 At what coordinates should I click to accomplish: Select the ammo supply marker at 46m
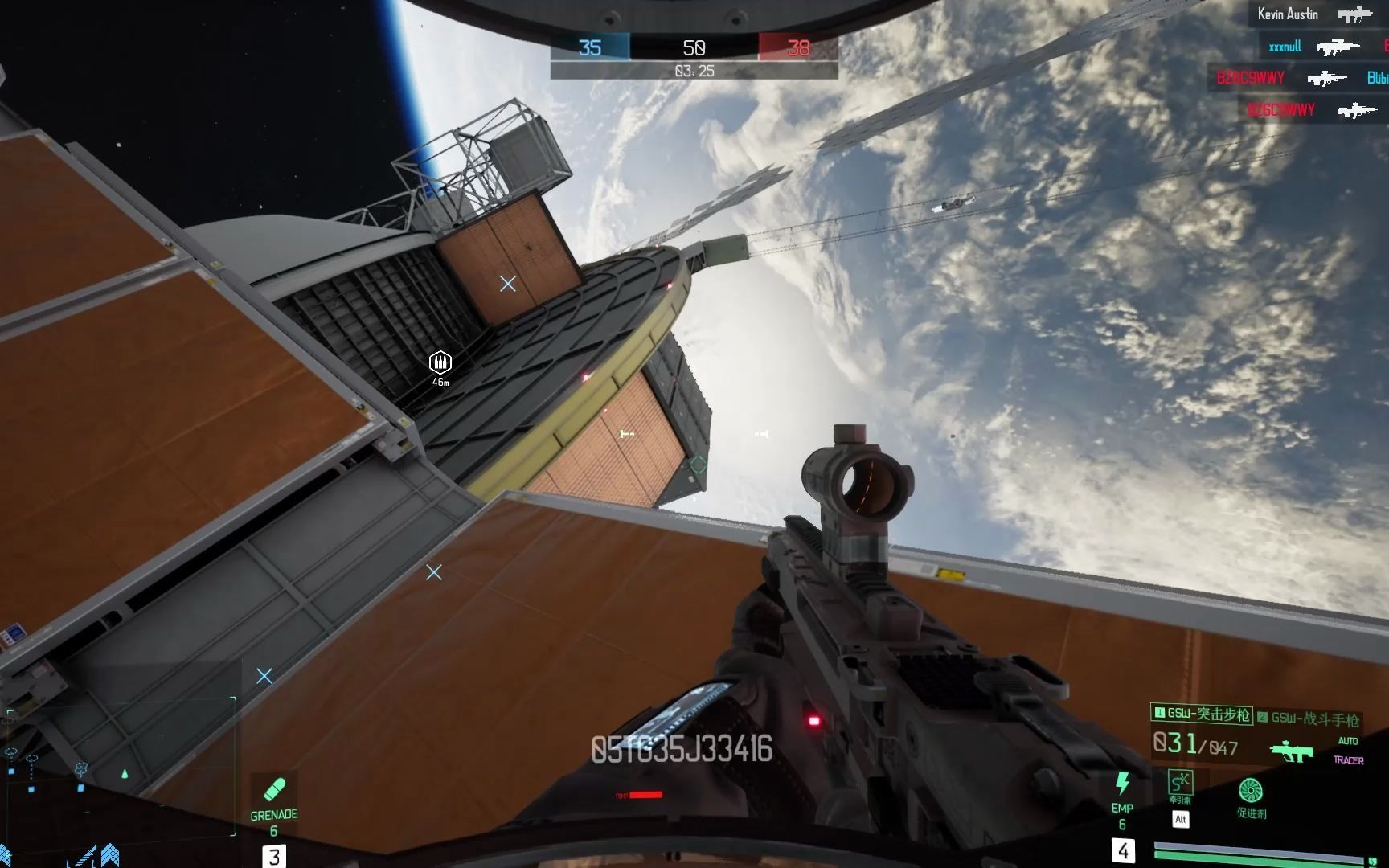pos(440,362)
